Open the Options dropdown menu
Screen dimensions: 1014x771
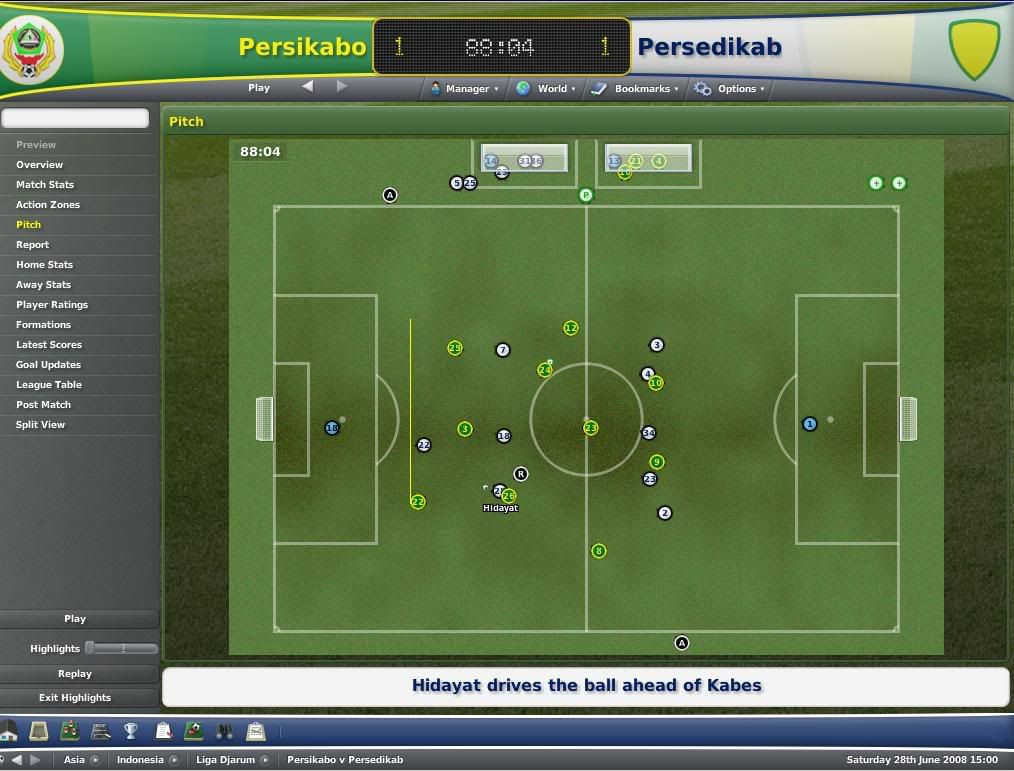tap(731, 89)
